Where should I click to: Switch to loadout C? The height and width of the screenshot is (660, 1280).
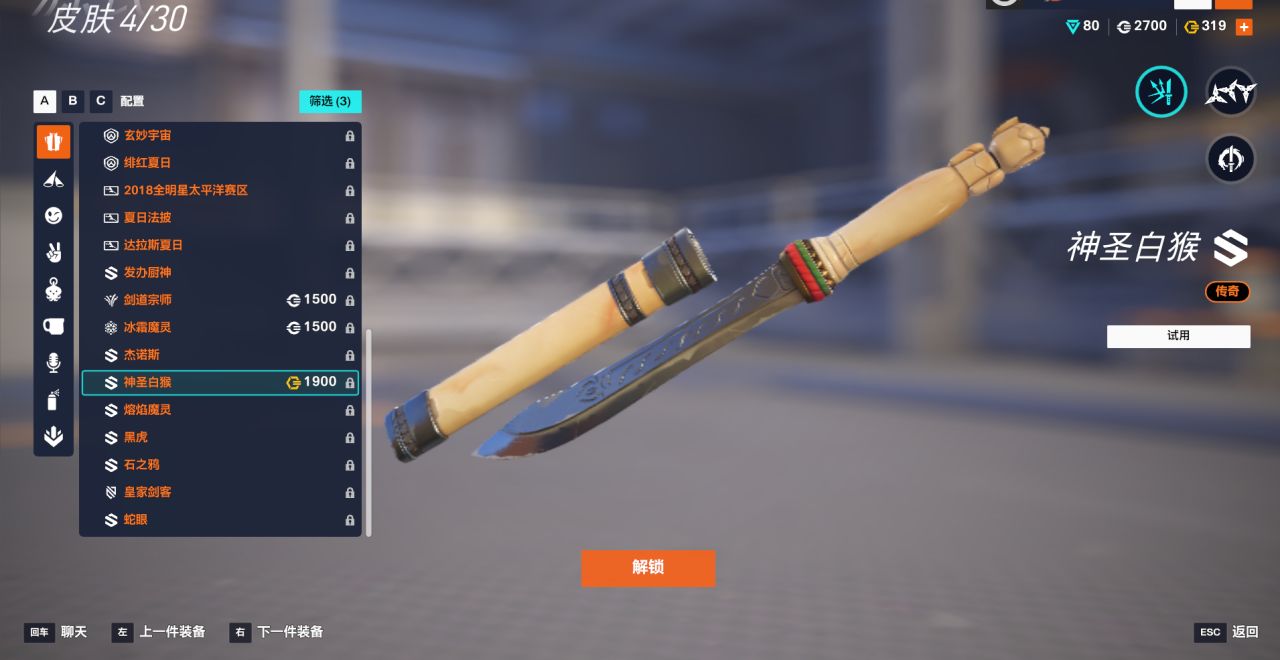coord(101,101)
